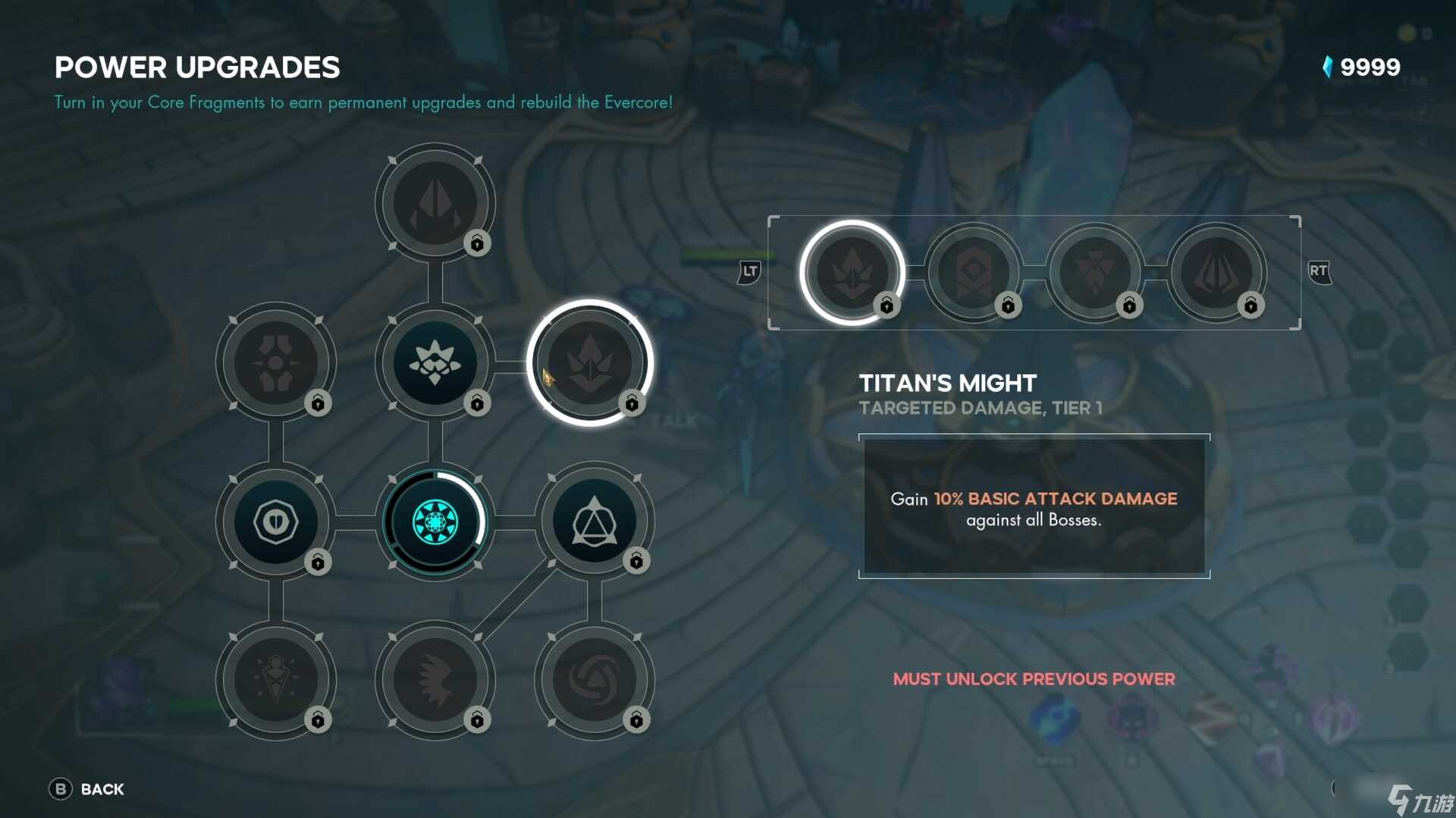1456x818 pixels.
Task: Click the RT bumper to change category
Action: pyautogui.click(x=1318, y=271)
